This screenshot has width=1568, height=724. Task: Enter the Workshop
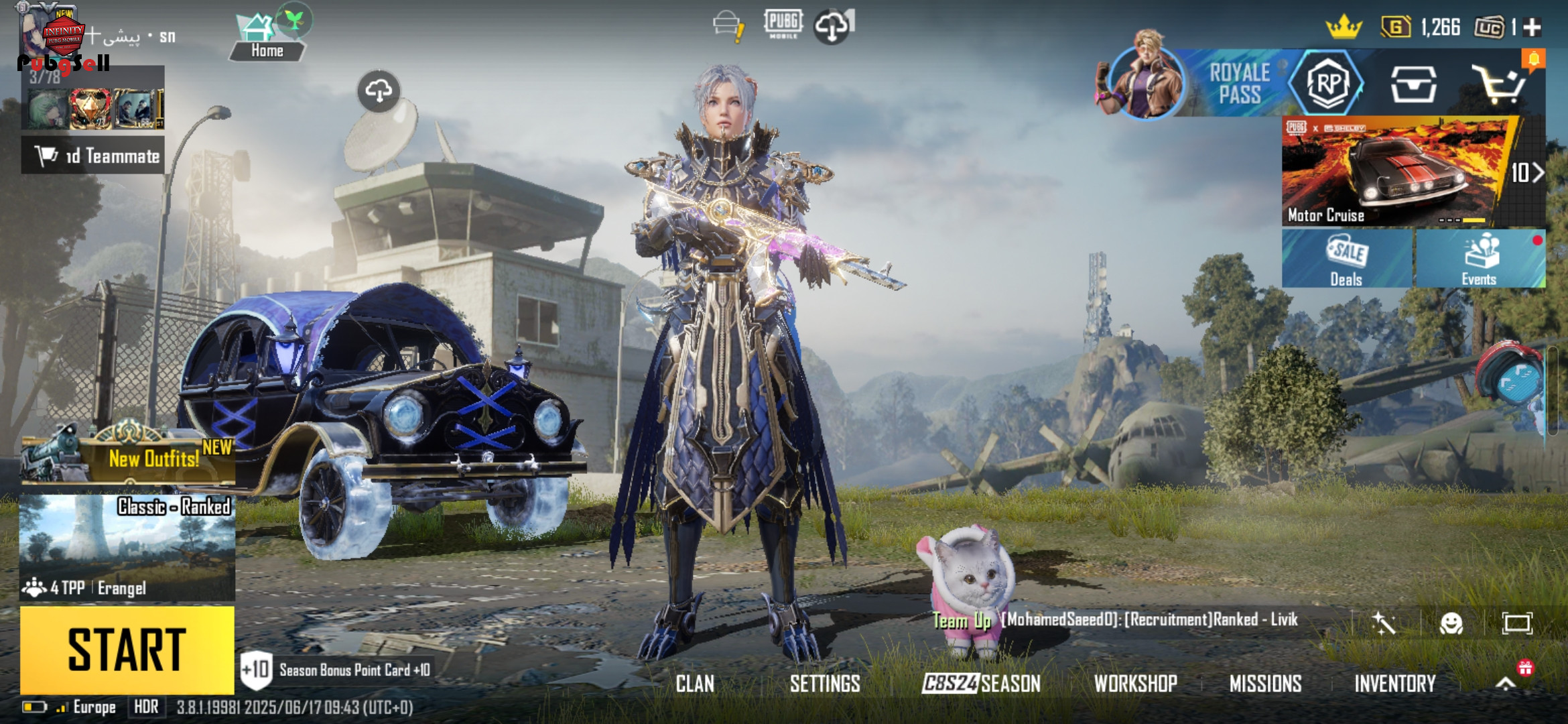click(x=1135, y=684)
